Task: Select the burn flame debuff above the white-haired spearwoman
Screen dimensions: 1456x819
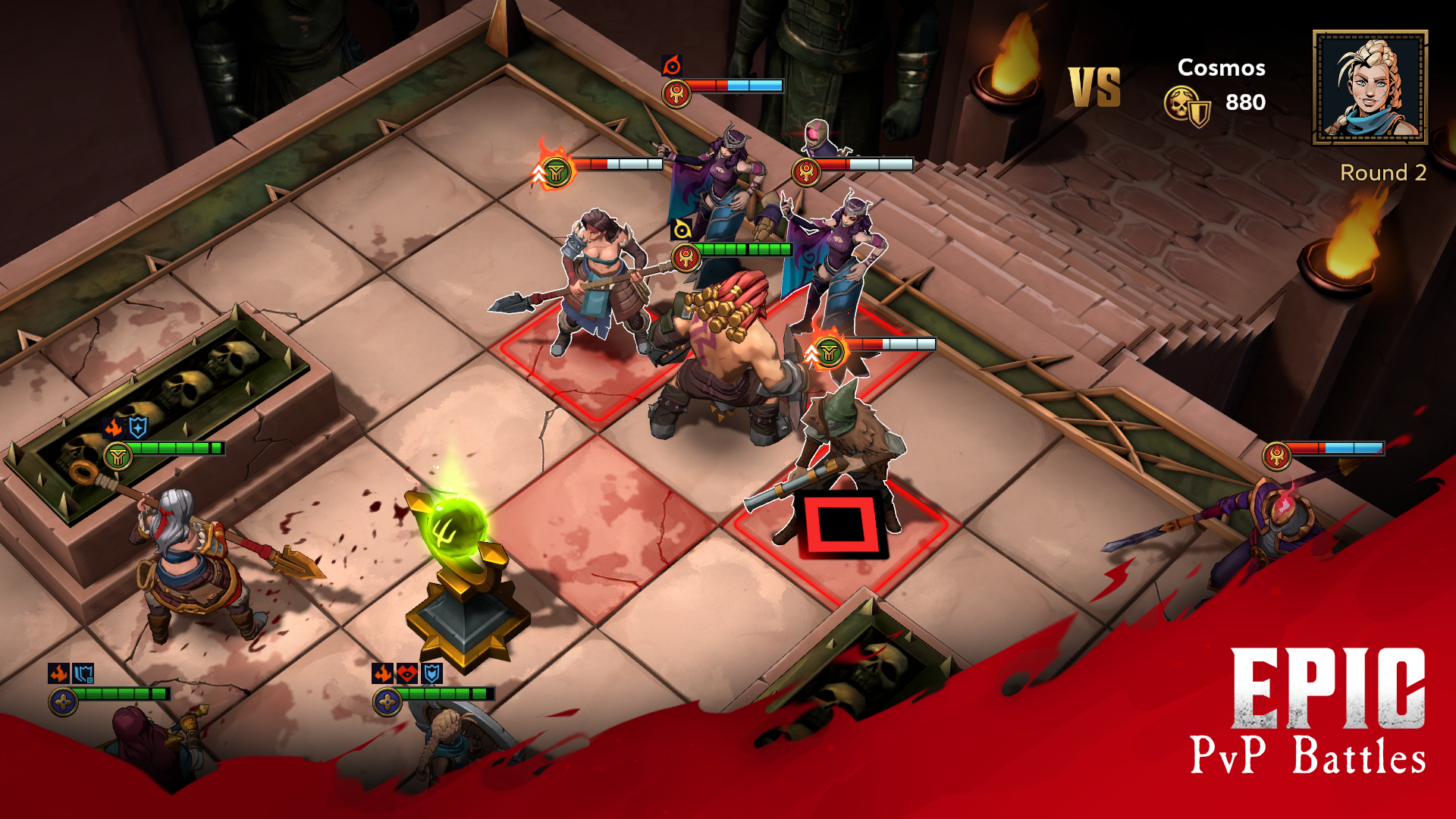Action: [112, 428]
